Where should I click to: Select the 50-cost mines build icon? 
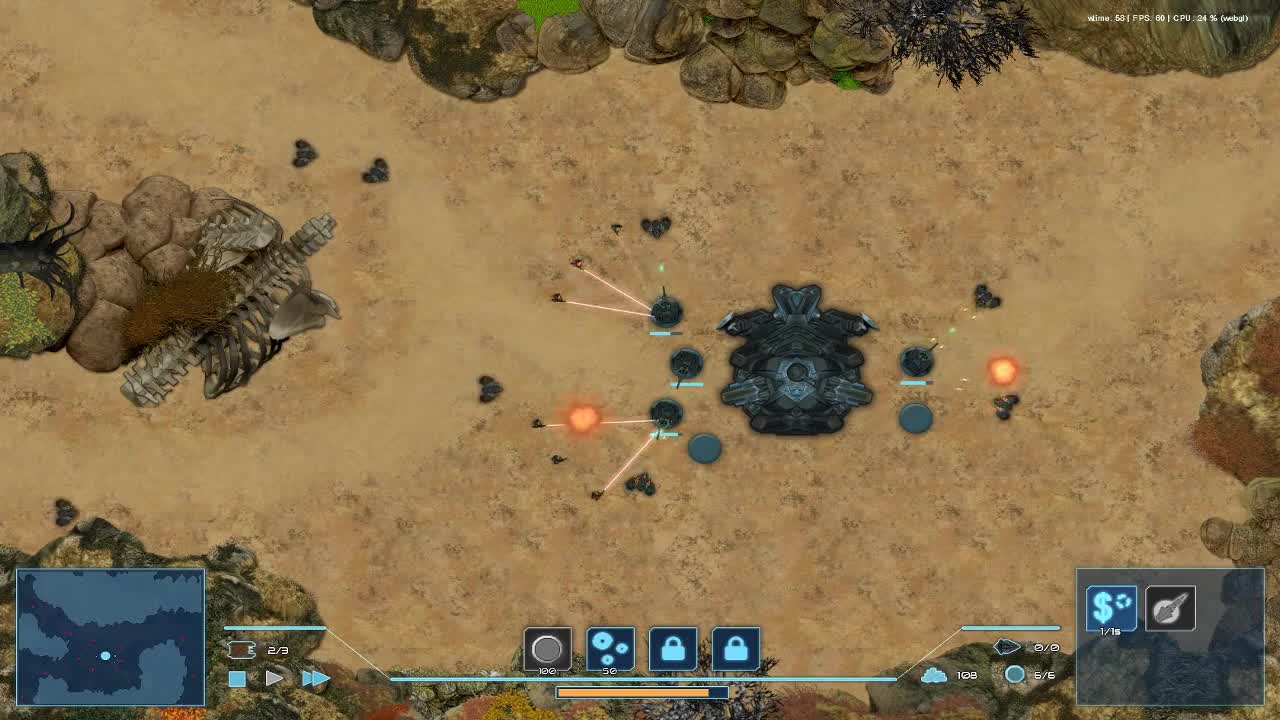pos(611,649)
